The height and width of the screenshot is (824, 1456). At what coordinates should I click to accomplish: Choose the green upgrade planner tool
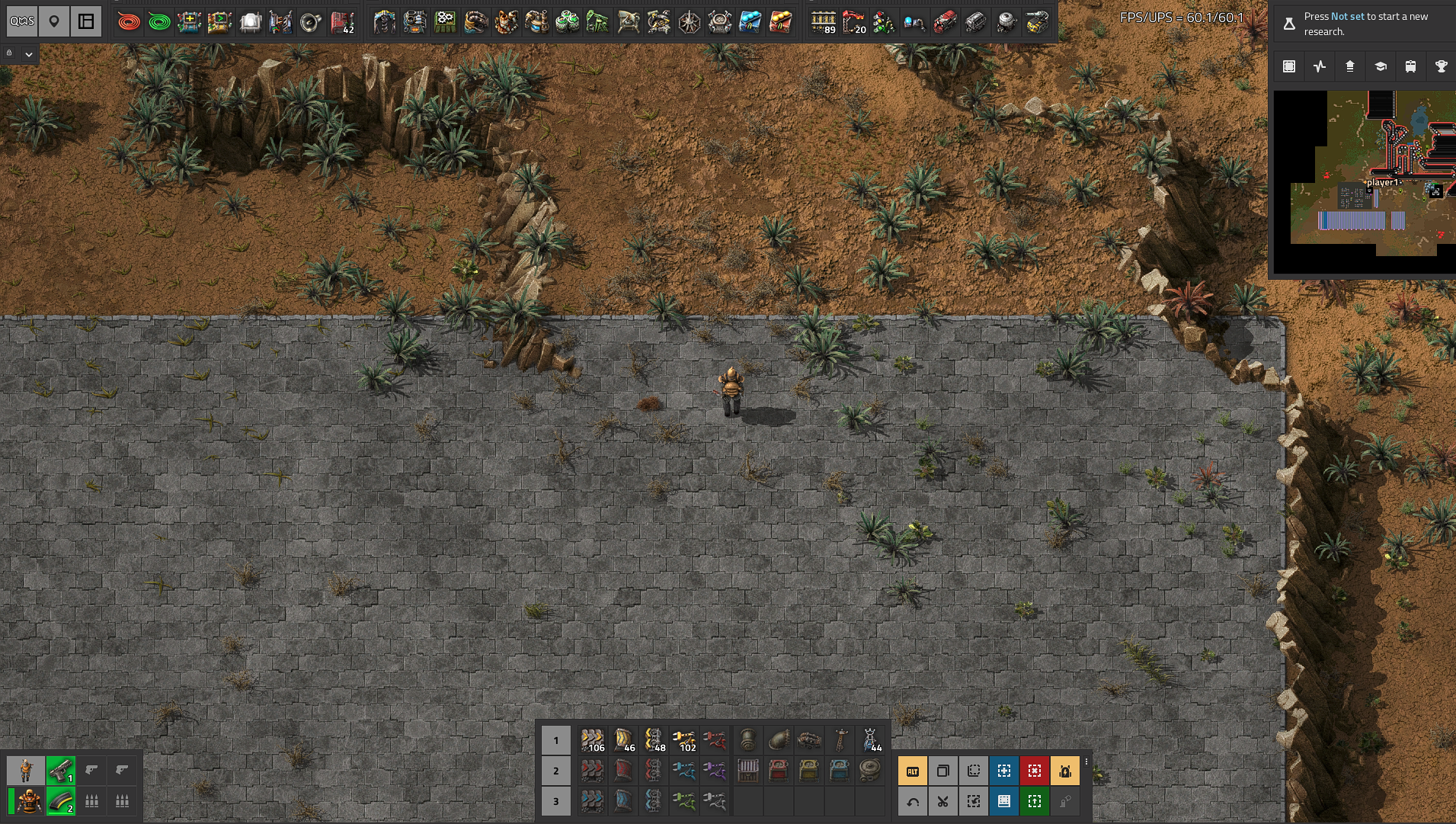click(x=1035, y=801)
